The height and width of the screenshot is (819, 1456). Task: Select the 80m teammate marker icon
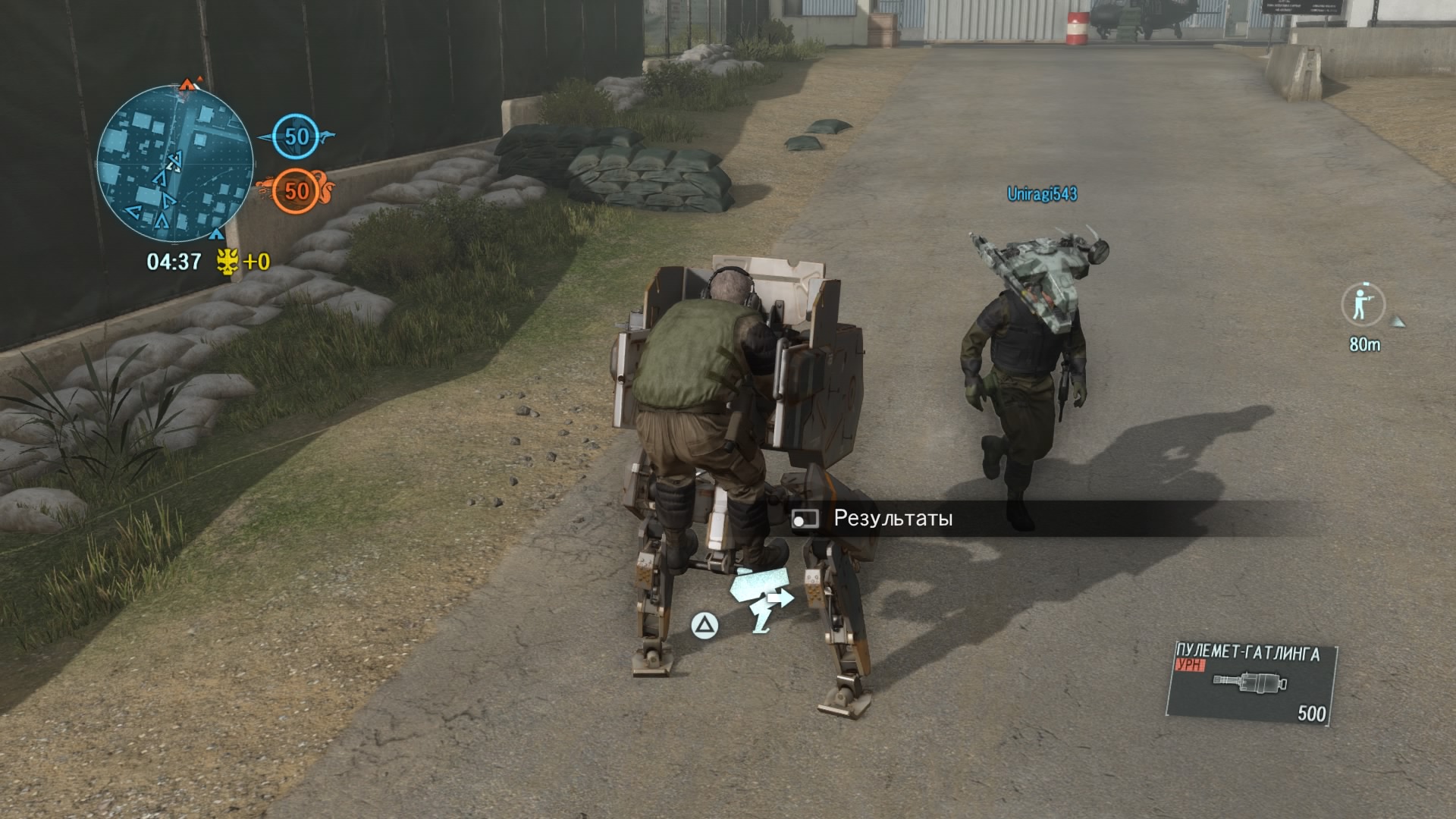click(x=1363, y=305)
